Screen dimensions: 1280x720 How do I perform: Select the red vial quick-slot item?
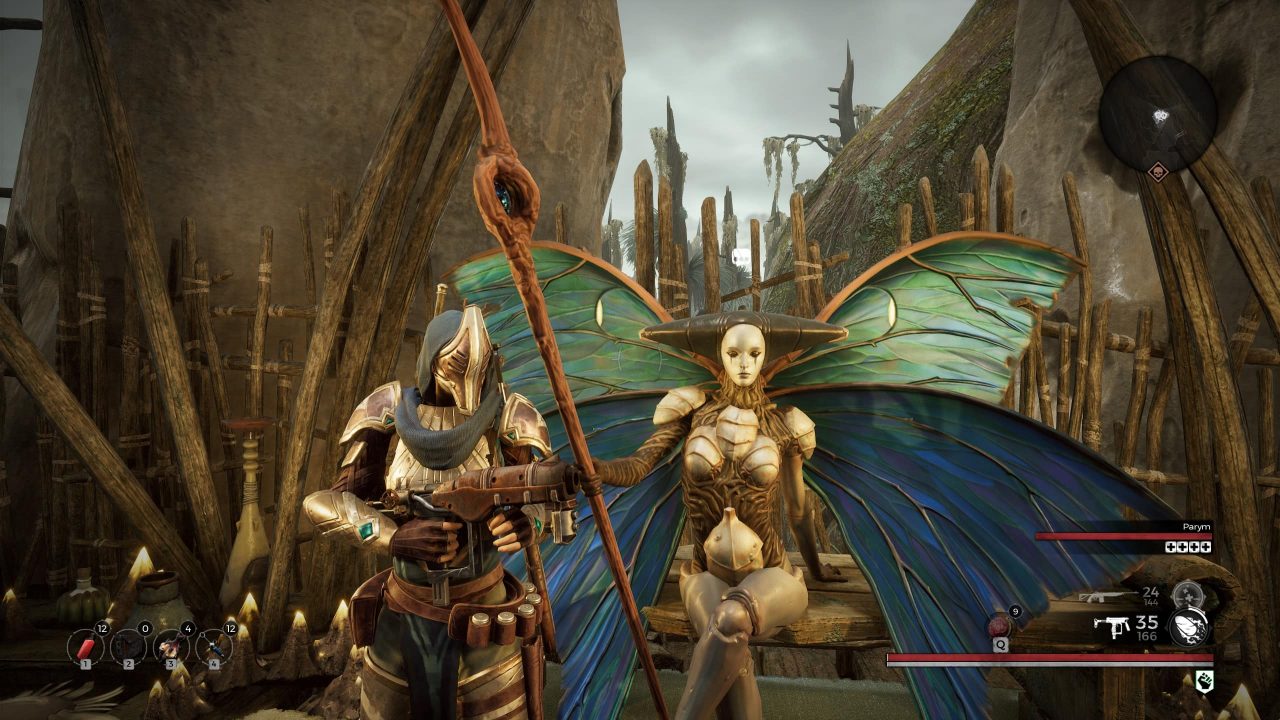coord(86,647)
